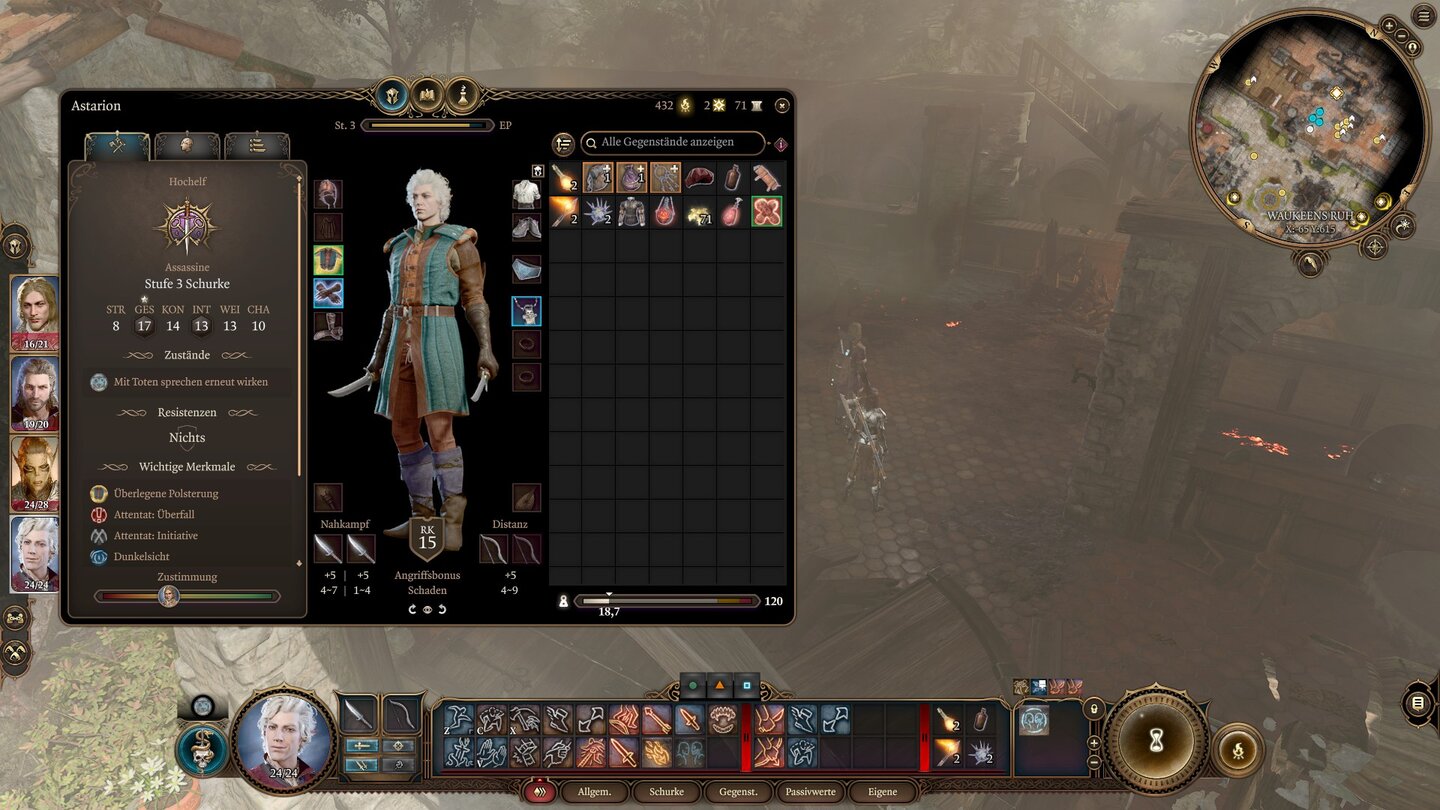Select the 'Allgem.' hotbar tab

tap(594, 792)
